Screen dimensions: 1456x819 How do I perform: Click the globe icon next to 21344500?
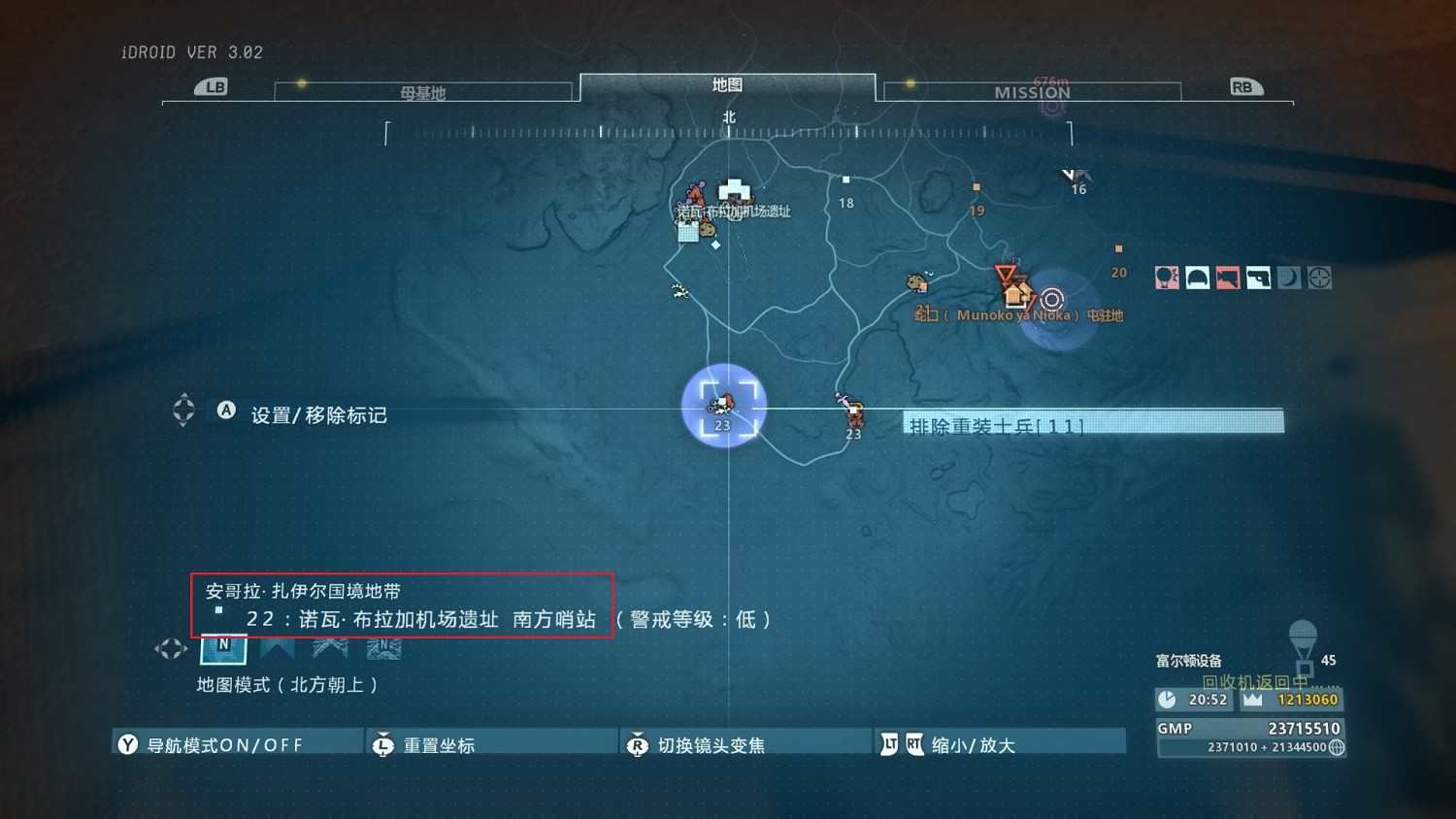(x=1337, y=748)
